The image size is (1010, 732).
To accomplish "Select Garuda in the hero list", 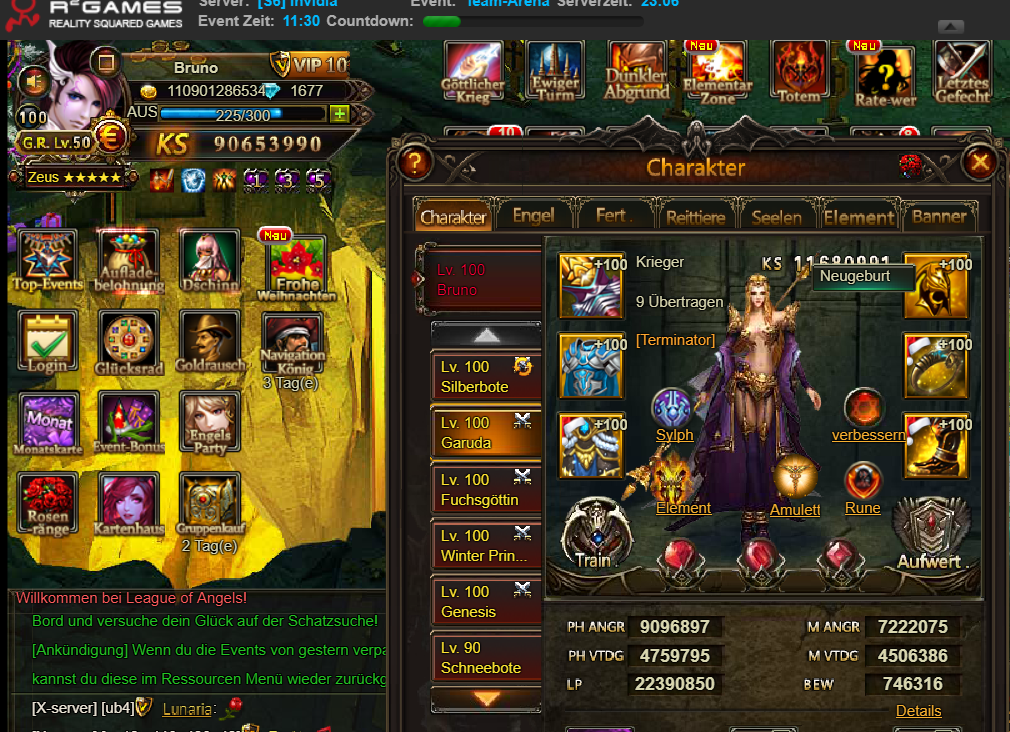I will click(486, 433).
